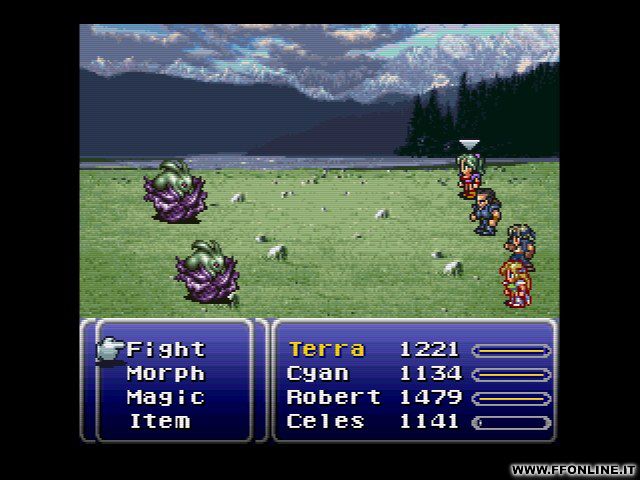
Task: Select the Fight command
Action: [165, 349]
